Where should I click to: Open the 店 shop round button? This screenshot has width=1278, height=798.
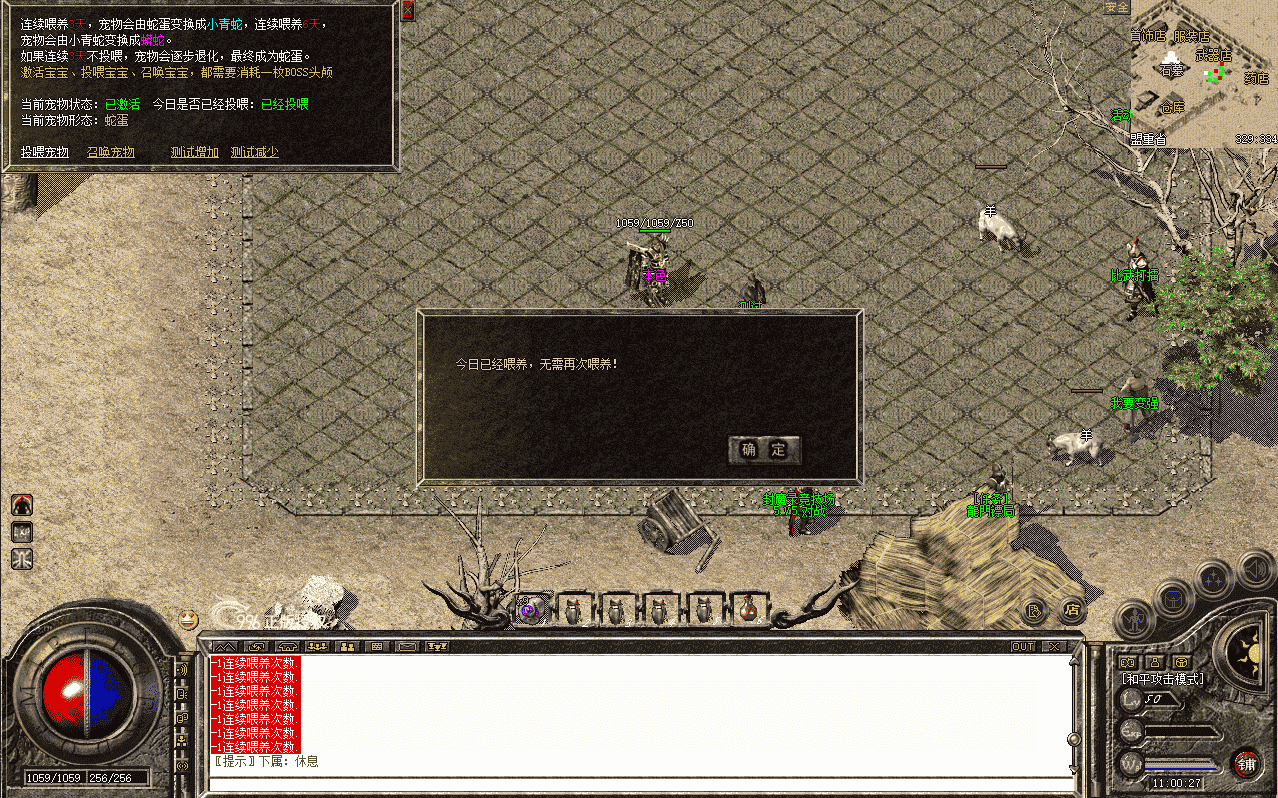tap(1071, 609)
